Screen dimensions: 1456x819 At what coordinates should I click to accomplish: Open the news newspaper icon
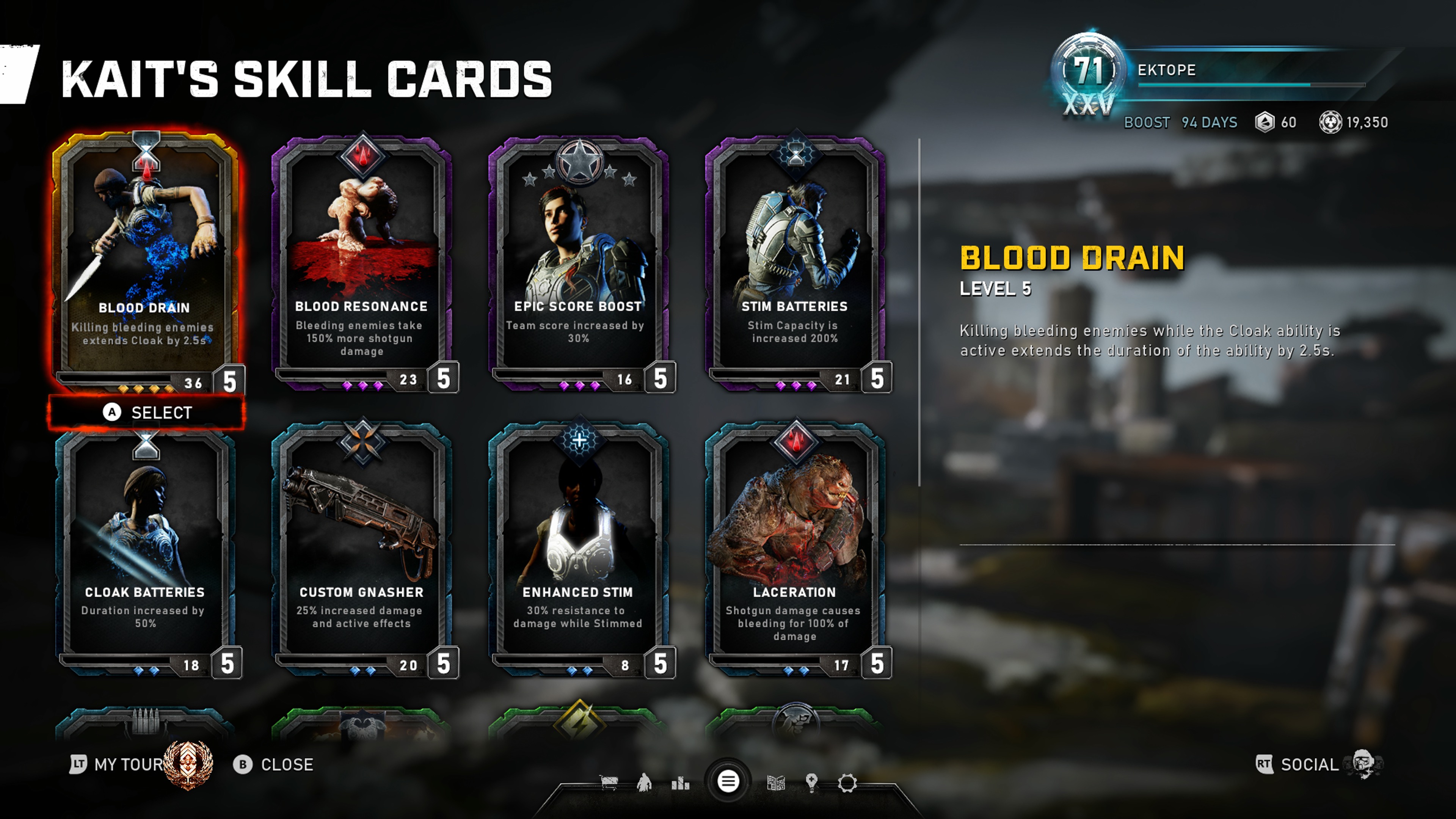click(776, 783)
